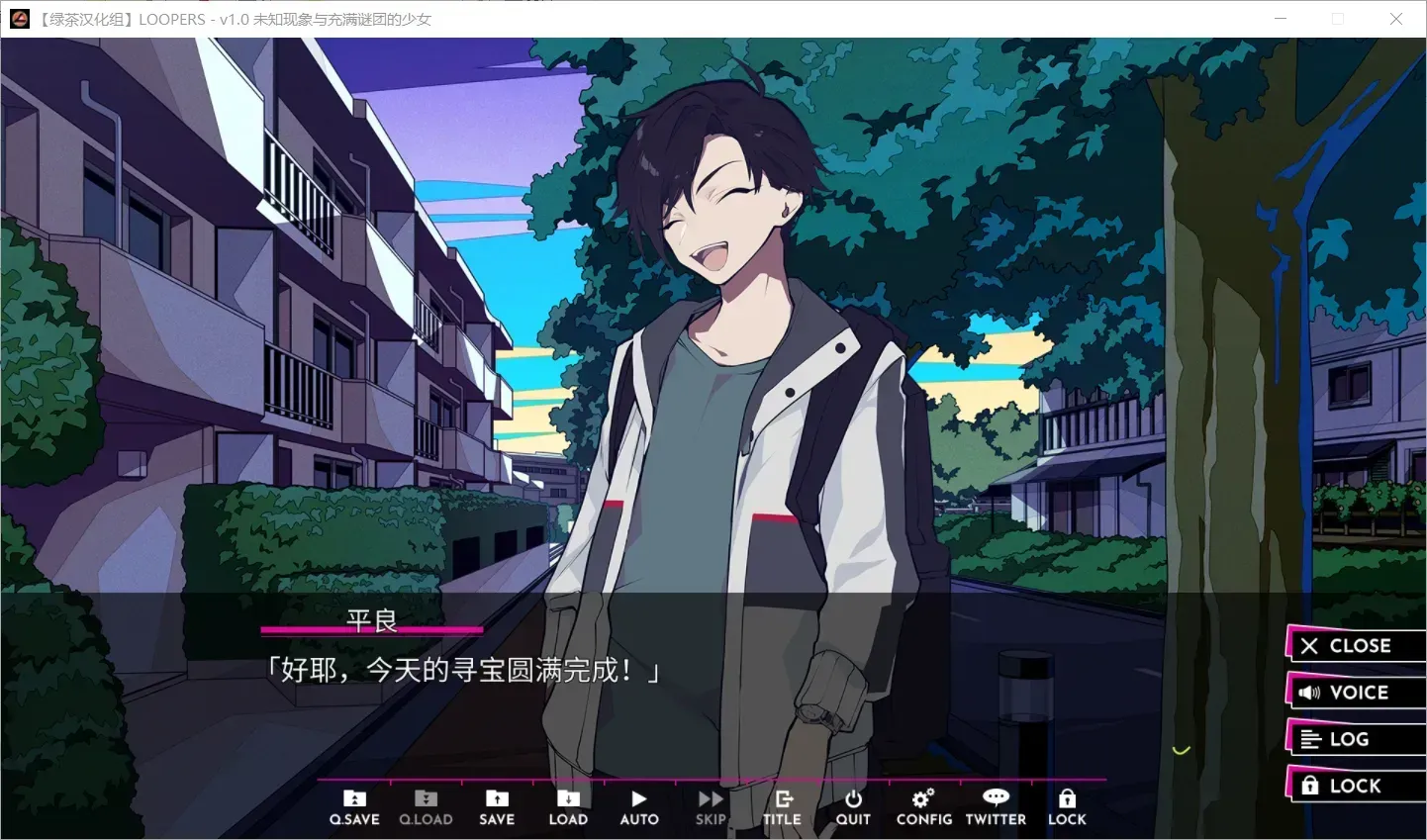Enable AUTO reading mode
Screen dimensions: 1427x840
(x=638, y=804)
